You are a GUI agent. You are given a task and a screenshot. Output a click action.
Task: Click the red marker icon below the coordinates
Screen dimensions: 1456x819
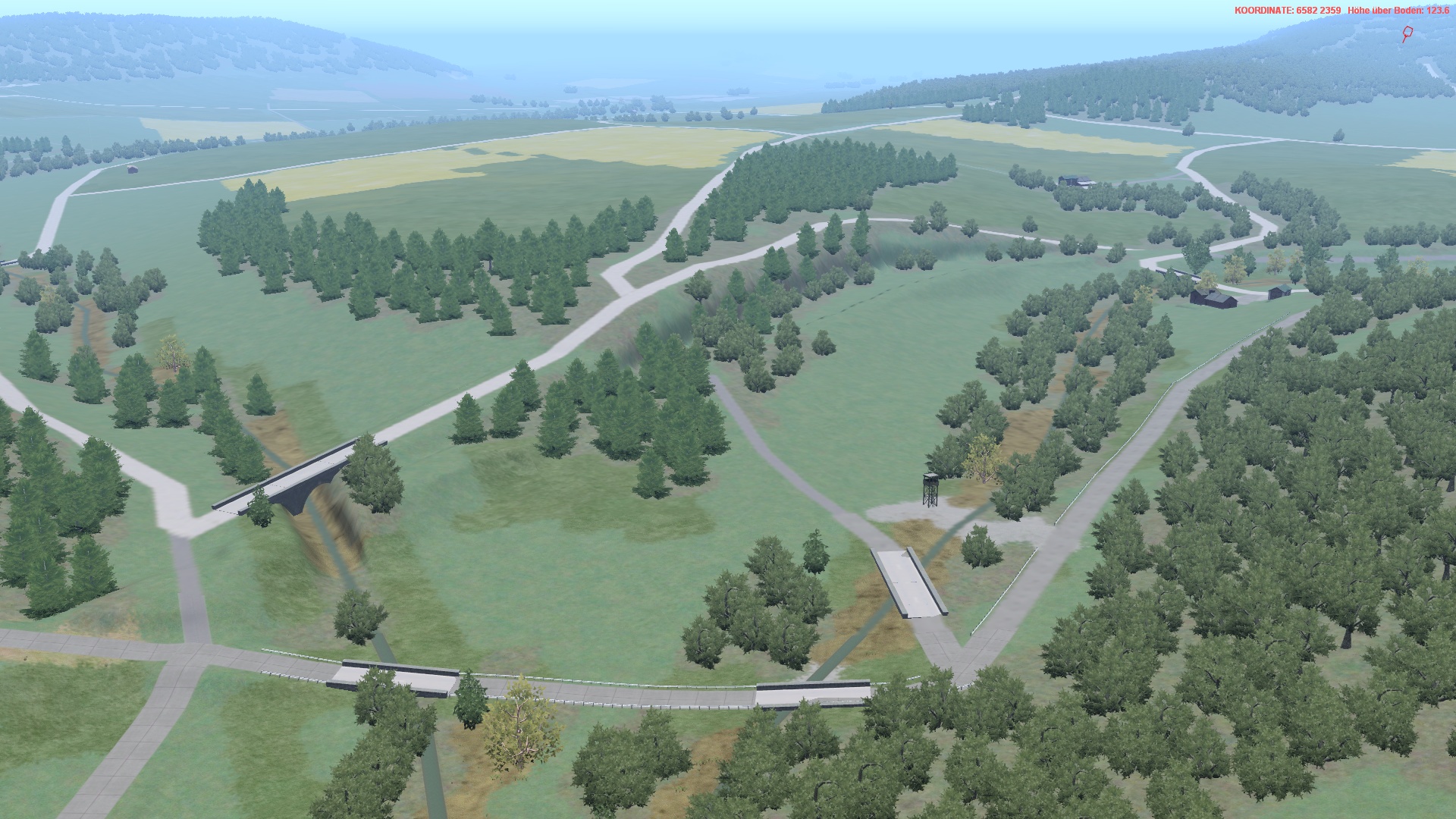pyautogui.click(x=1407, y=34)
